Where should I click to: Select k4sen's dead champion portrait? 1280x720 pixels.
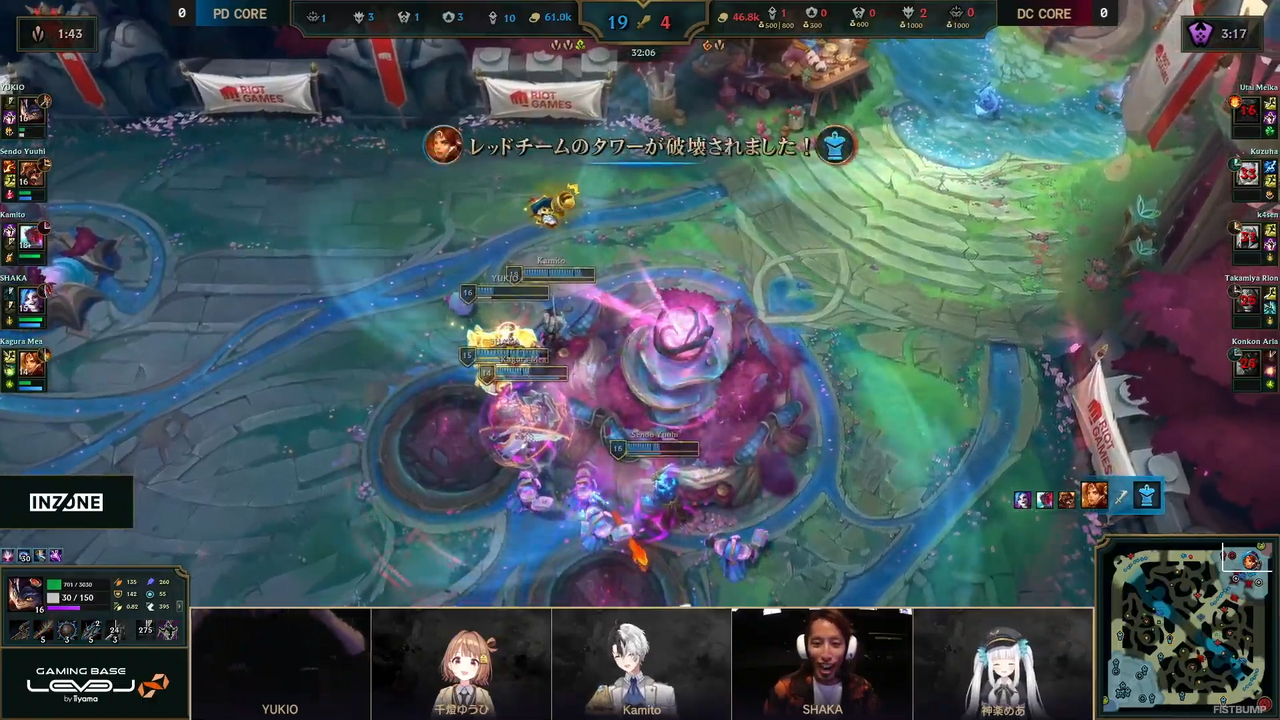(x=1247, y=237)
